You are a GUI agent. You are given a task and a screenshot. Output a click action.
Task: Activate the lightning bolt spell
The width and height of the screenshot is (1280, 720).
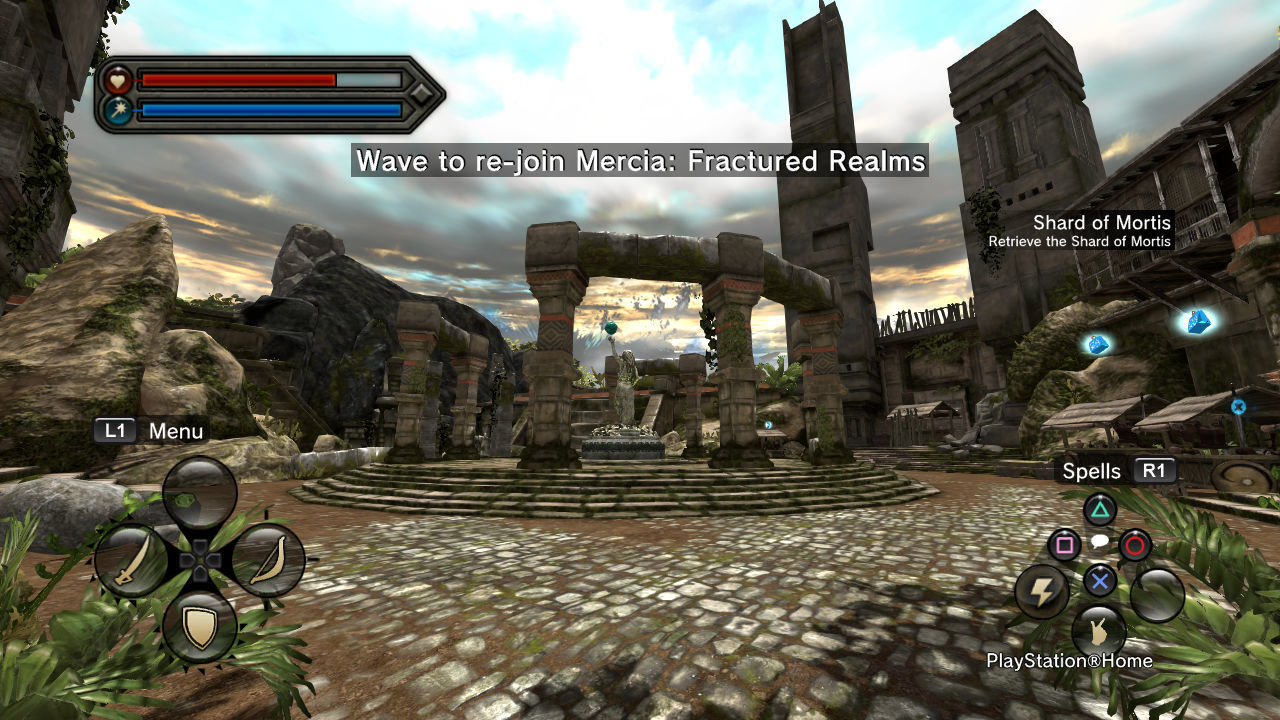[x=1042, y=592]
